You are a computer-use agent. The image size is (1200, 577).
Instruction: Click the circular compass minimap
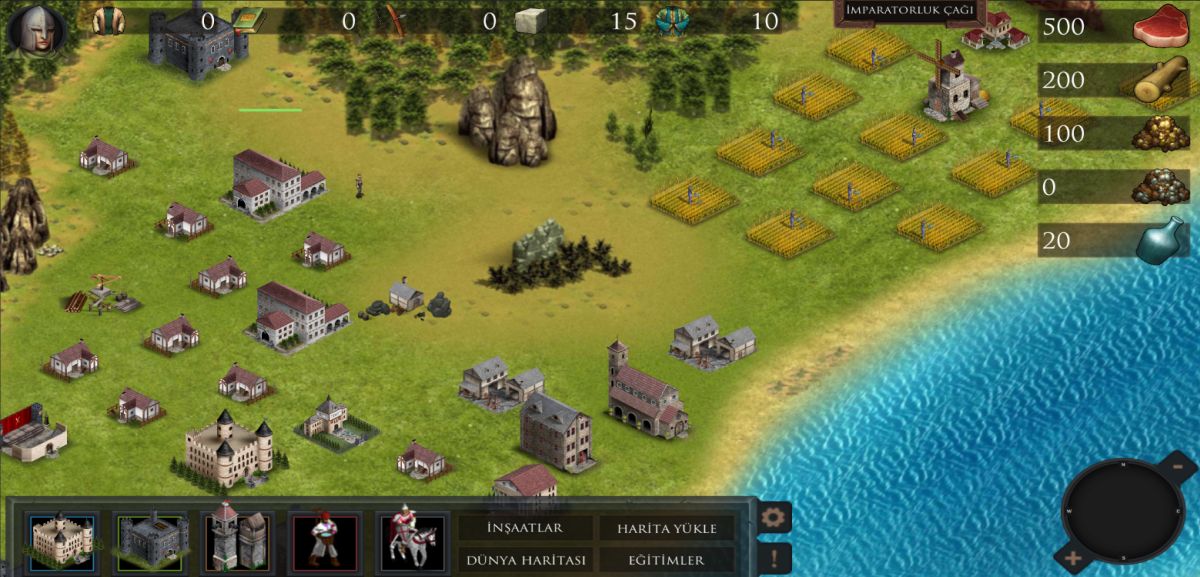coord(1123,510)
